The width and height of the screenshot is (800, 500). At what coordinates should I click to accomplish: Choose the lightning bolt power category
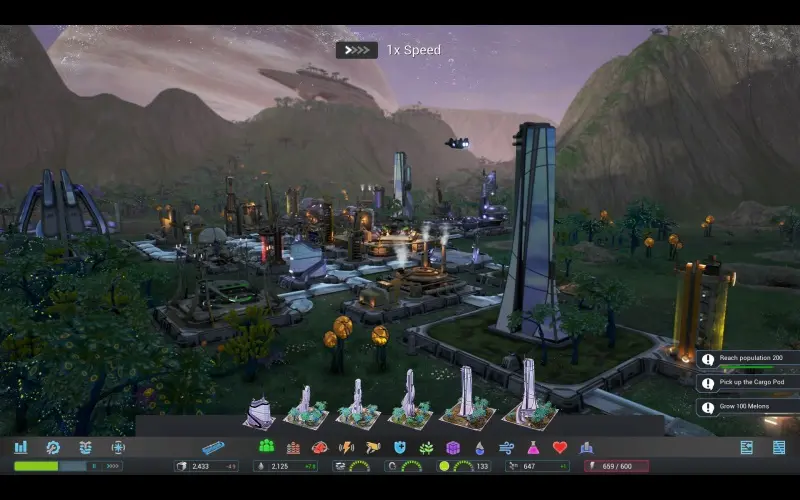coord(347,447)
